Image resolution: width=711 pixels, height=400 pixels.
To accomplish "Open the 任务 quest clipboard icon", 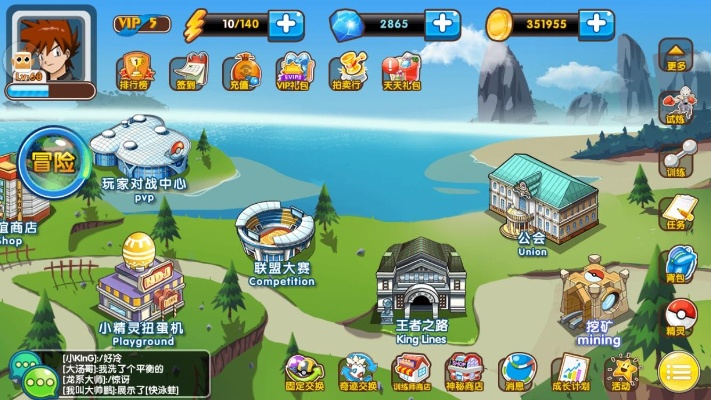I will tap(678, 210).
